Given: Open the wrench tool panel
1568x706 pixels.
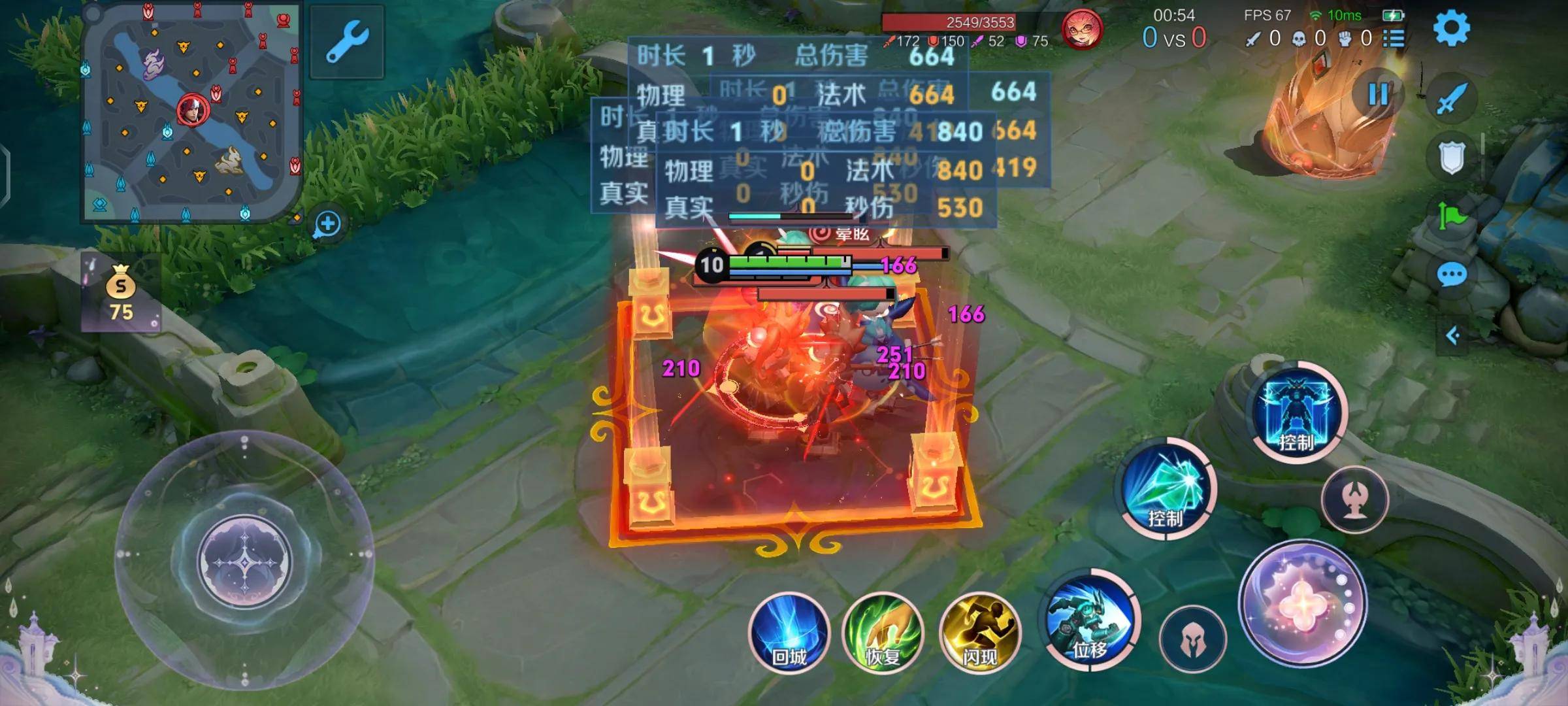Looking at the screenshot, I should [347, 42].
